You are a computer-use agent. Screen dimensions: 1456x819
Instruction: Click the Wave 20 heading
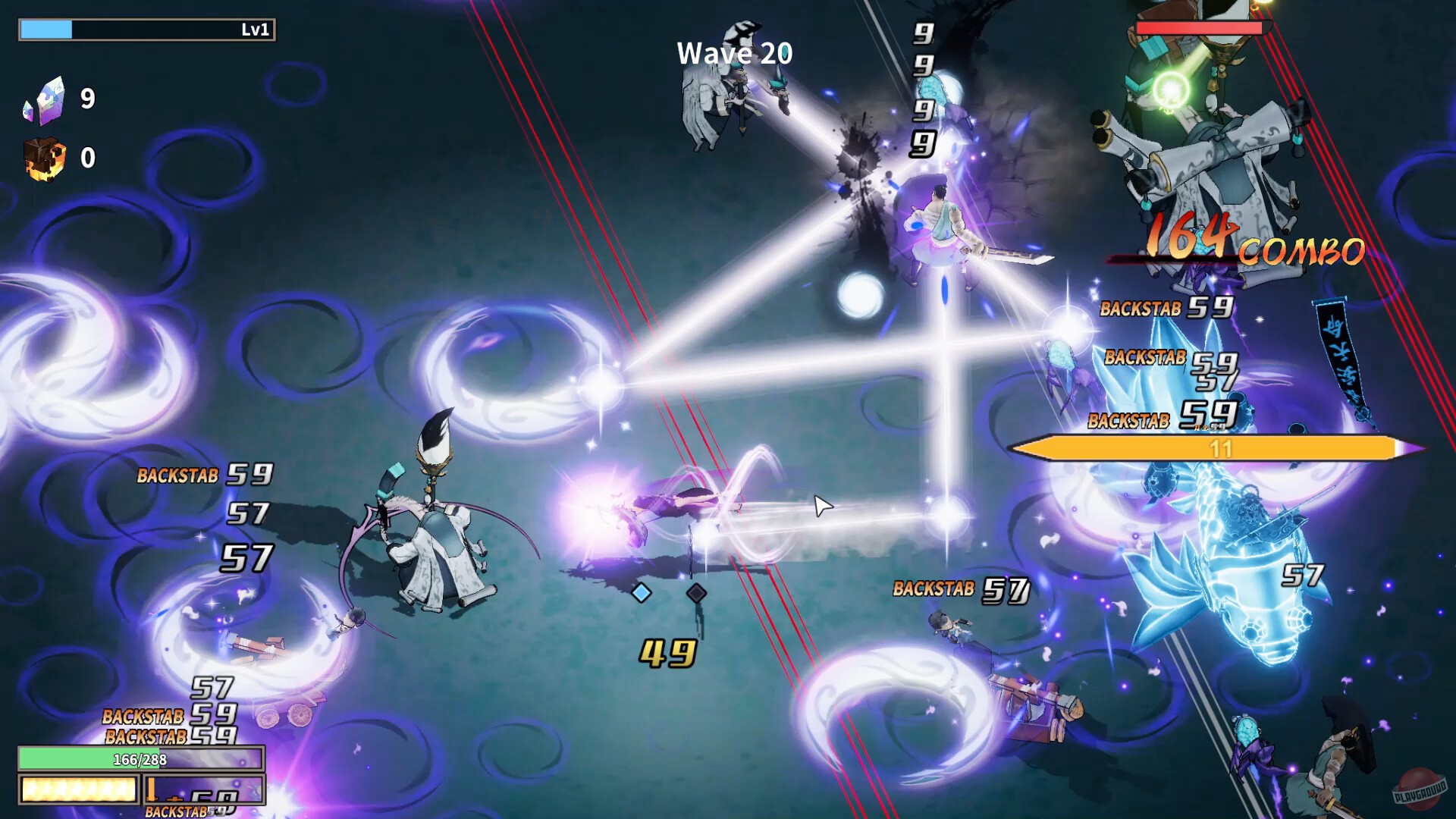[x=734, y=54]
